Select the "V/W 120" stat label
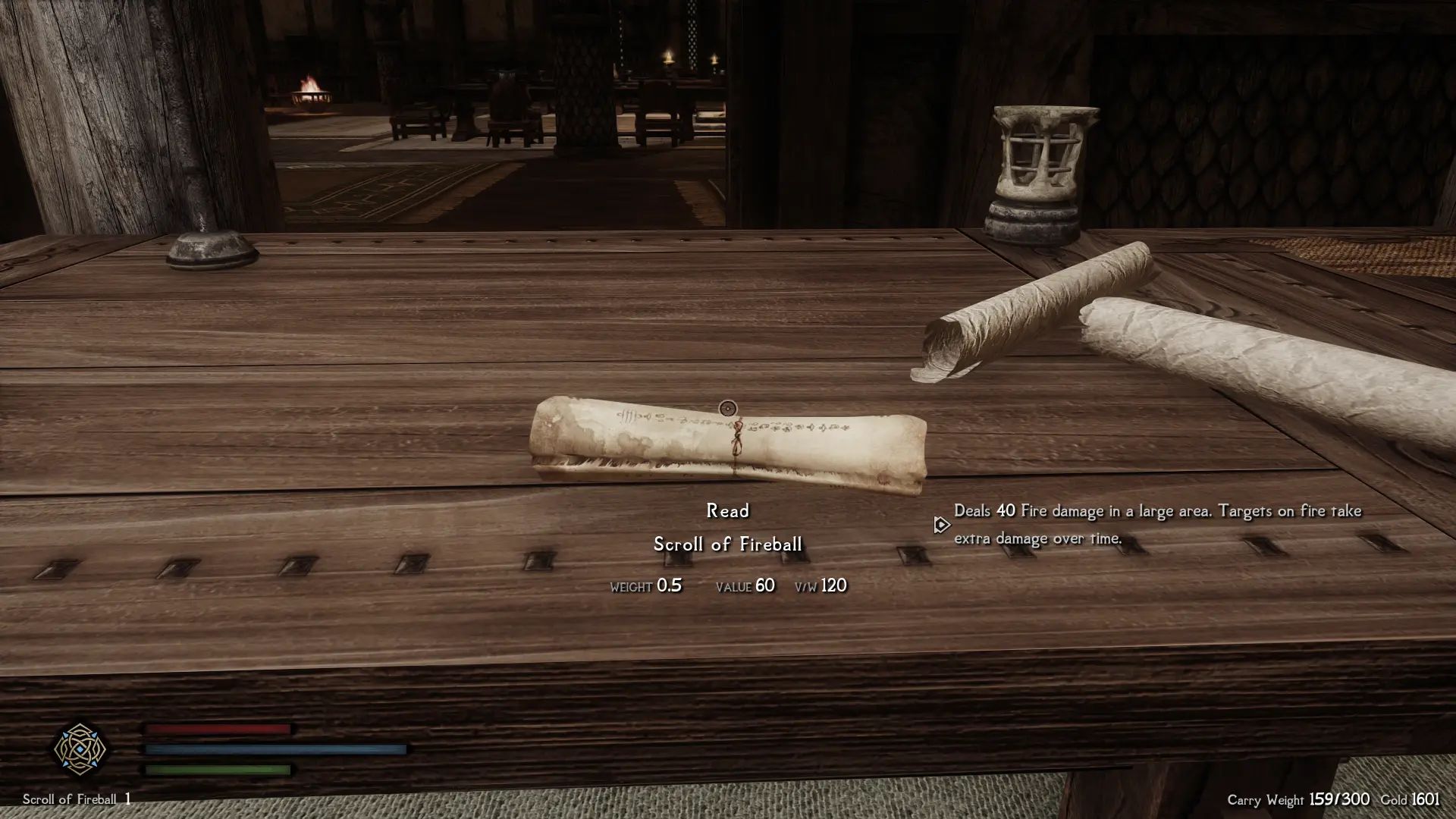This screenshot has width=1456, height=819. (x=821, y=585)
